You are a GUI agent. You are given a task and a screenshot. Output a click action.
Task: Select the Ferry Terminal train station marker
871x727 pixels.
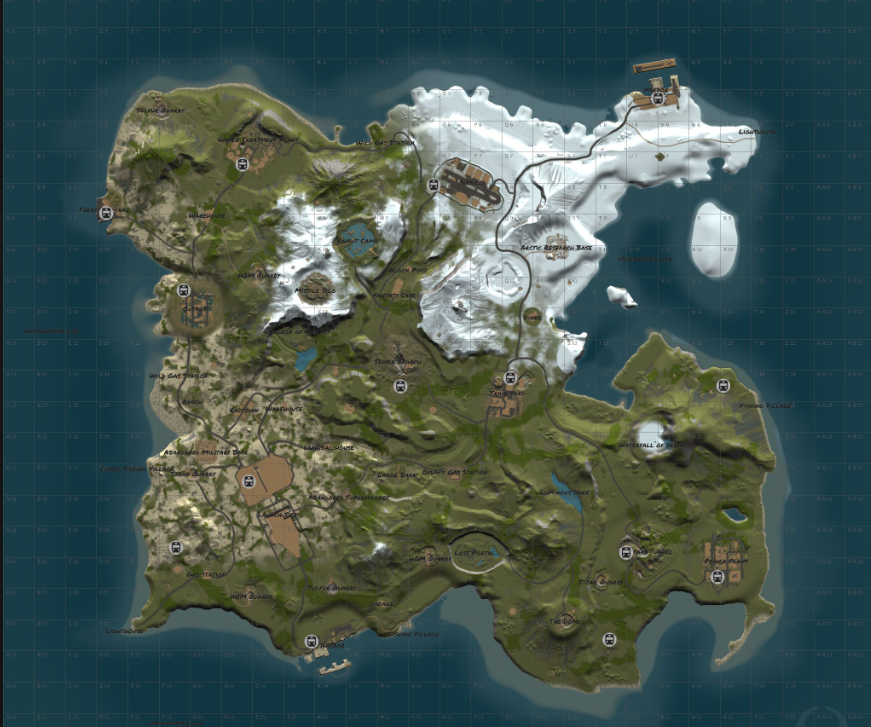coord(106,211)
